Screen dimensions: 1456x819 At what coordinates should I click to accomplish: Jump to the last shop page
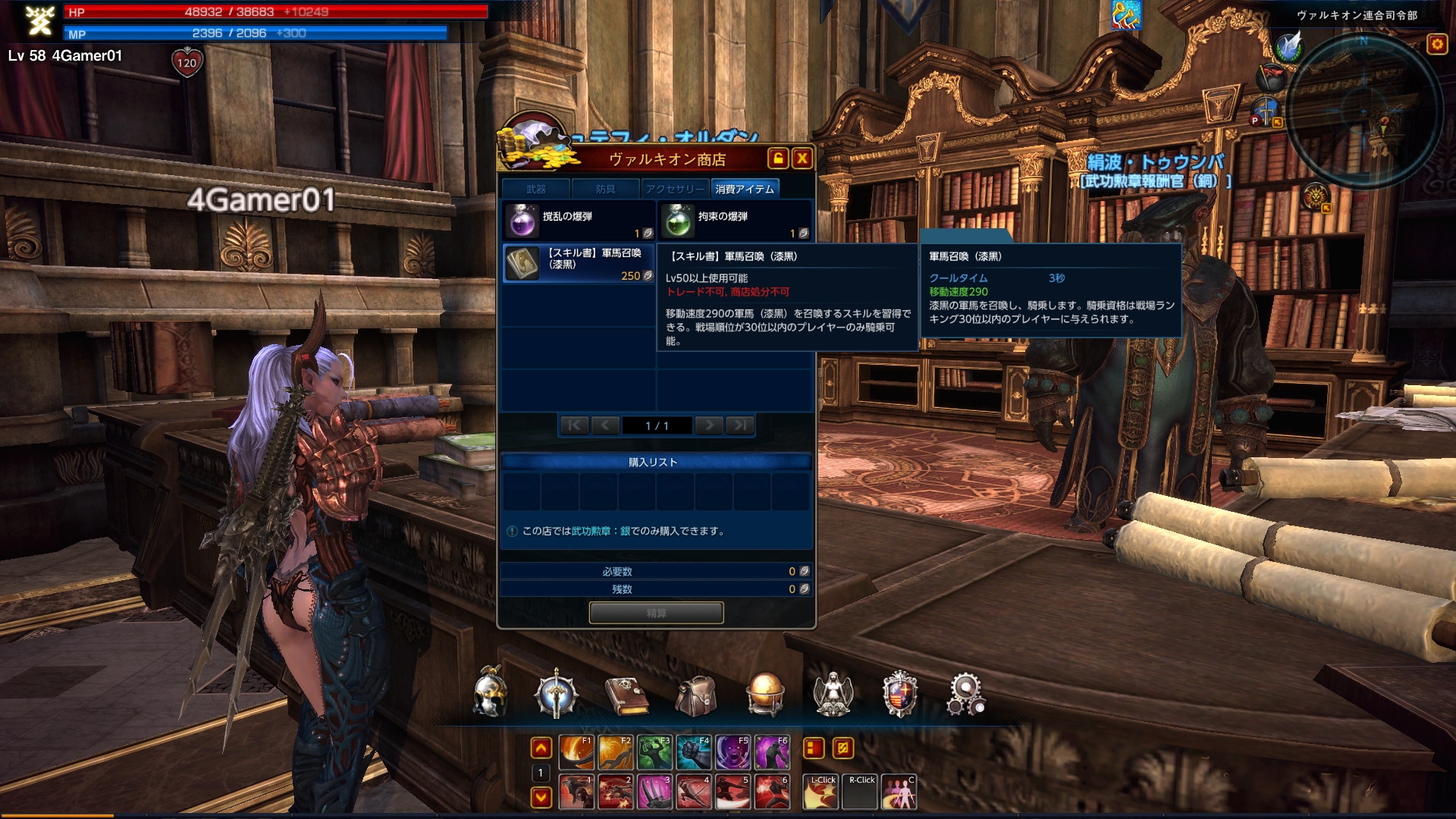point(739,425)
